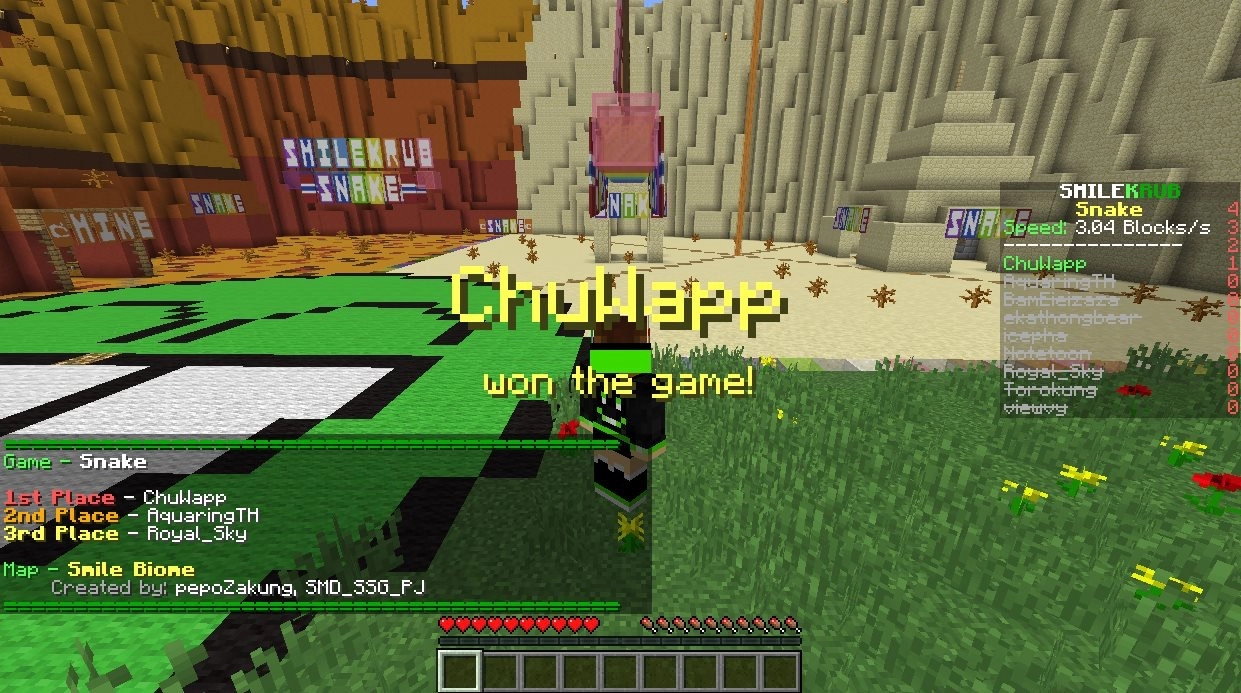
Task: Choose Torokung in the scoreboard player list
Action: coord(1049,390)
